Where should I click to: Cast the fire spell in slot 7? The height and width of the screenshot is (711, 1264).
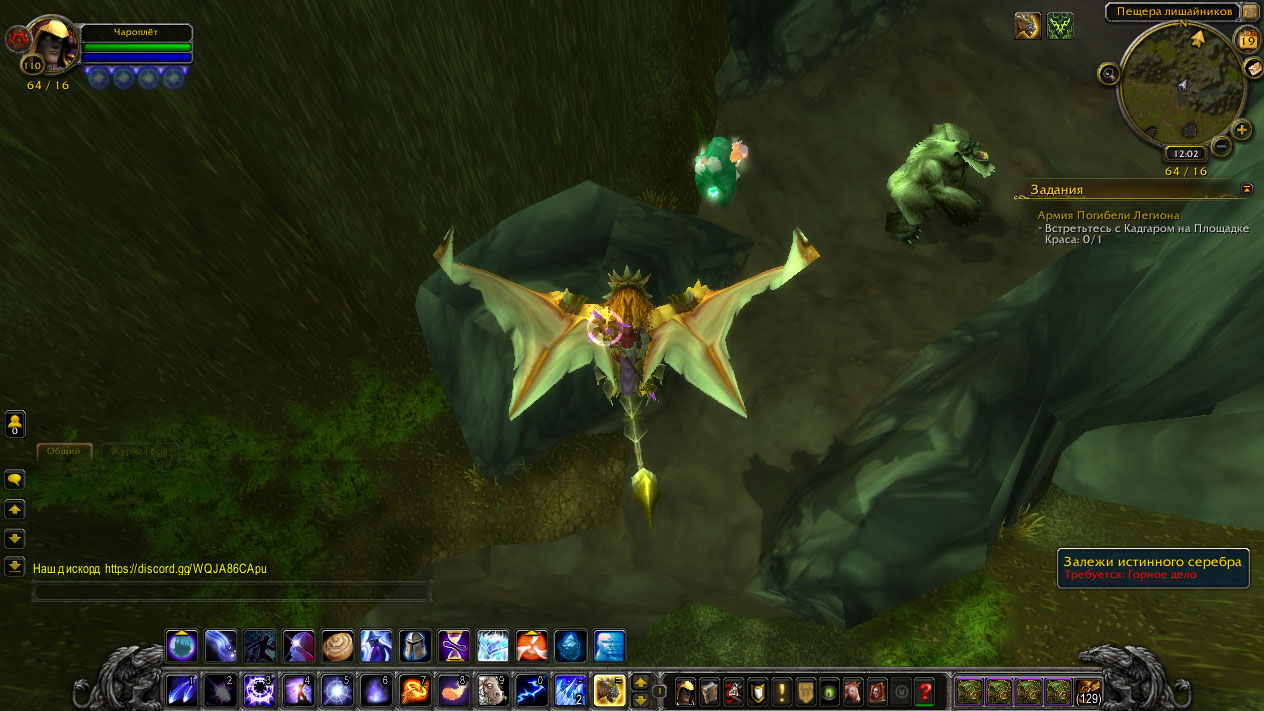[415, 690]
